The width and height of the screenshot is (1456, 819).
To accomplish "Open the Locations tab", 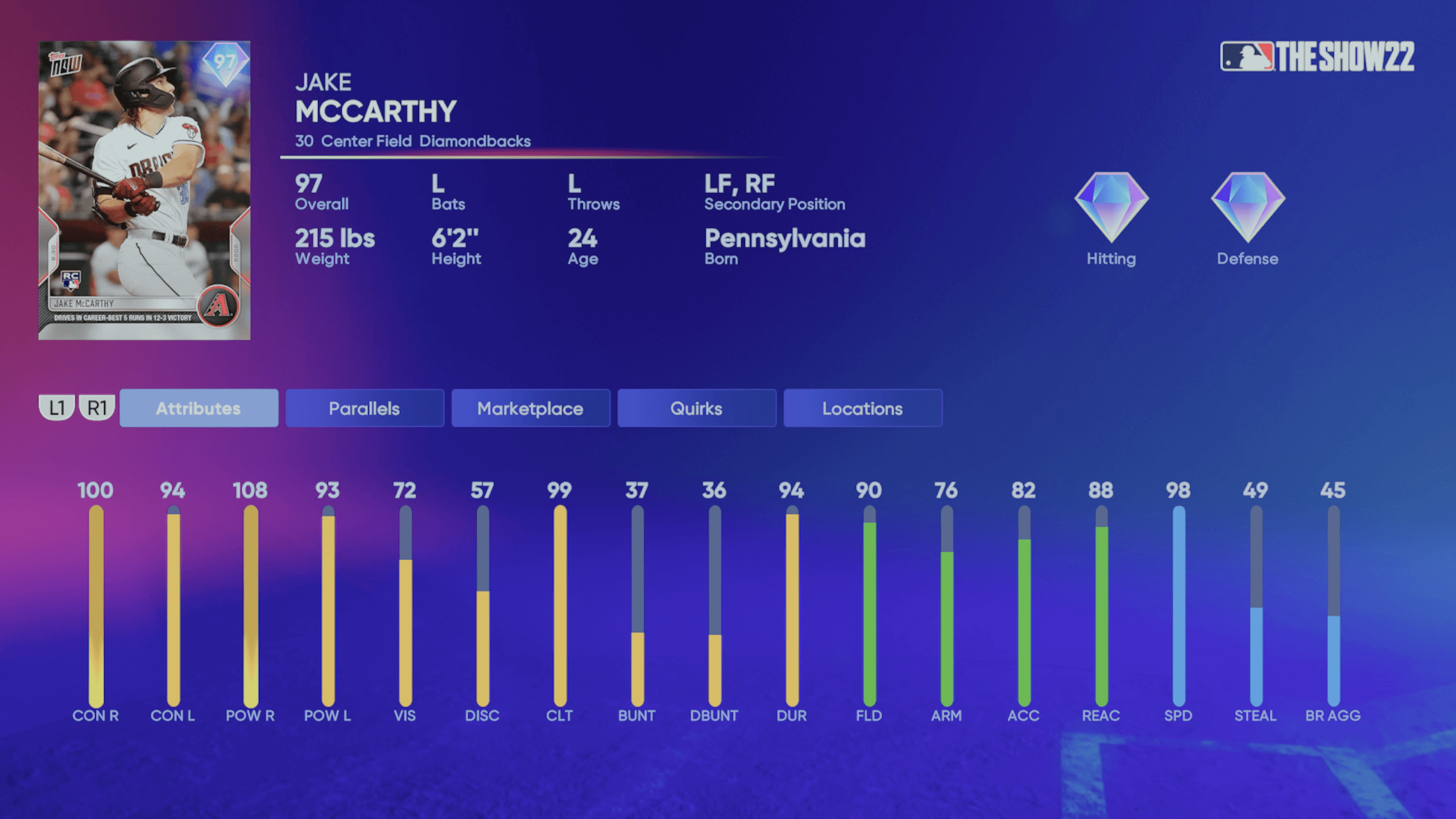I will [x=862, y=408].
